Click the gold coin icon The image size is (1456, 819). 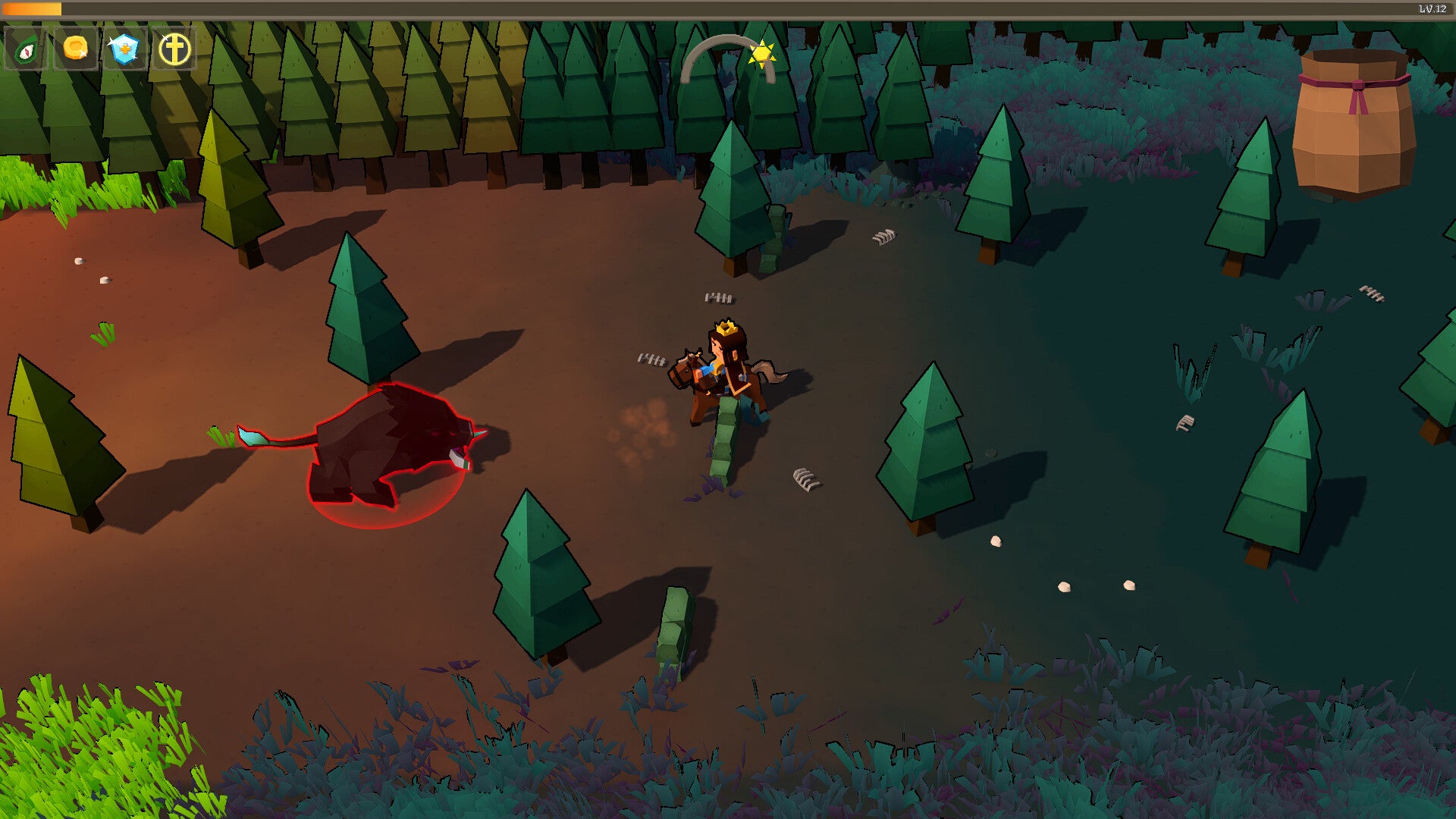coord(75,49)
